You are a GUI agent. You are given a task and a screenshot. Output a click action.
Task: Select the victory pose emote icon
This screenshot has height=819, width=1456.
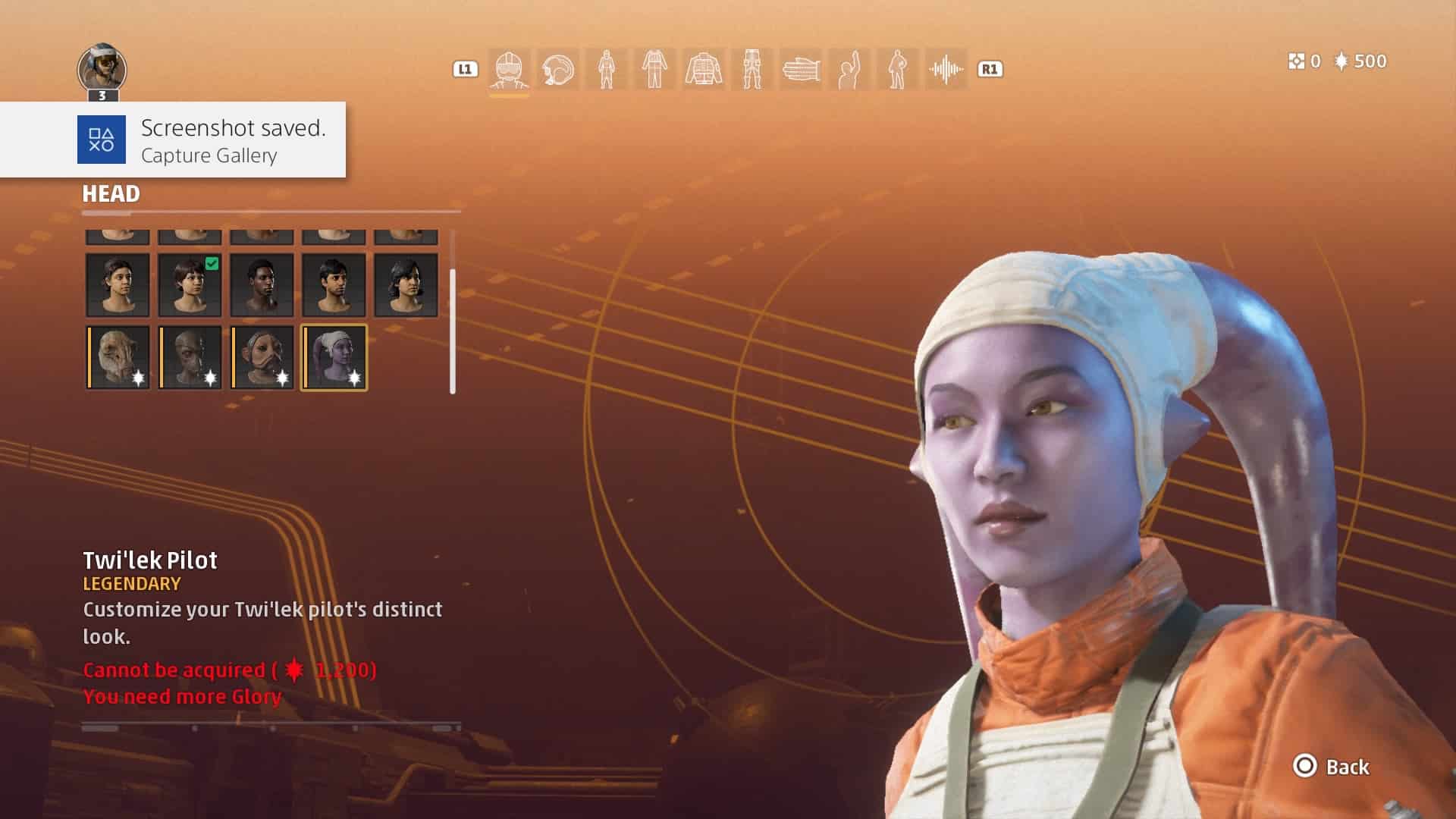coord(851,69)
